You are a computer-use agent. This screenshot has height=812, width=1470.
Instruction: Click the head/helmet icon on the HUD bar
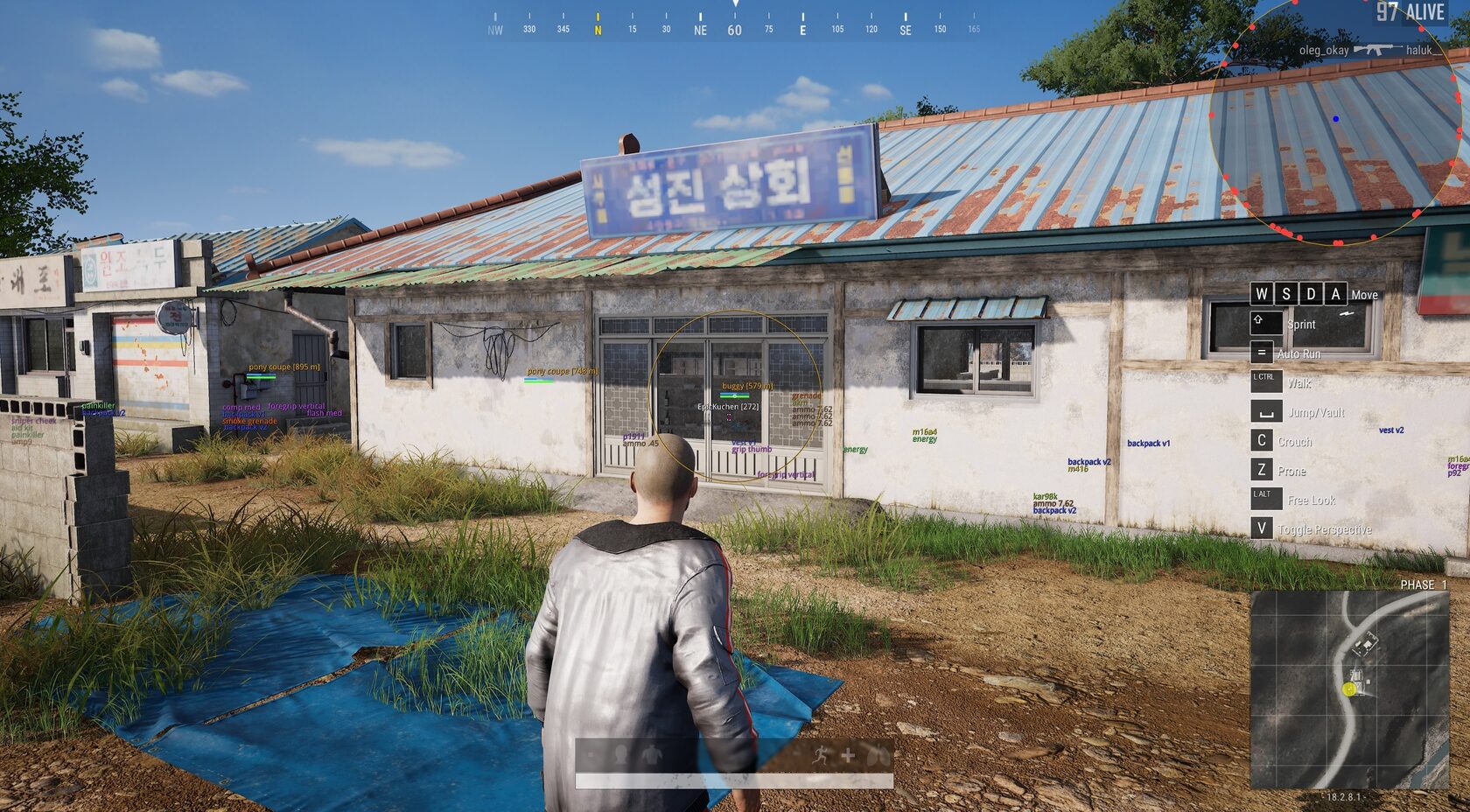(x=619, y=755)
